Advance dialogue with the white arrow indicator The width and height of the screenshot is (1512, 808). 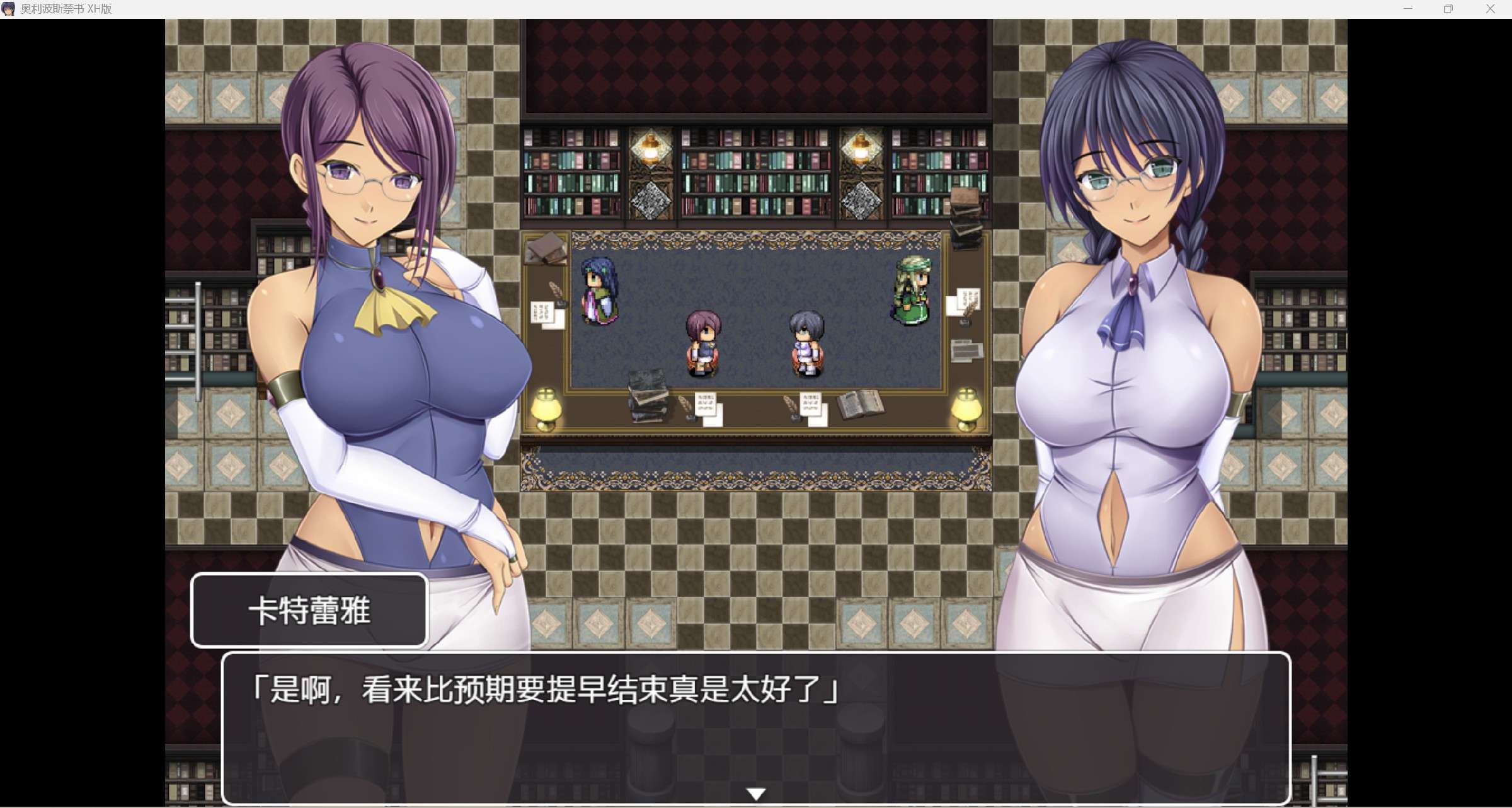pos(756,794)
